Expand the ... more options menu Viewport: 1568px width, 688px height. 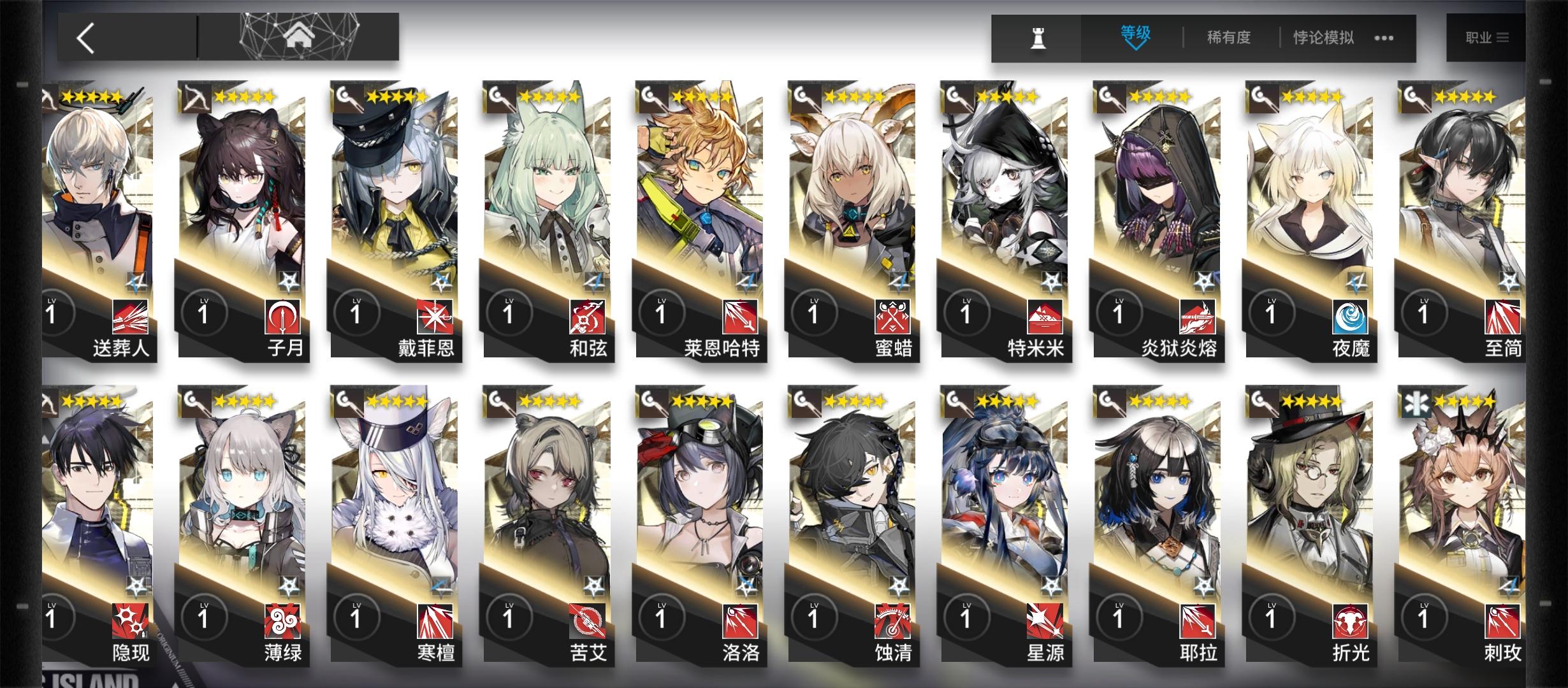pos(1383,38)
